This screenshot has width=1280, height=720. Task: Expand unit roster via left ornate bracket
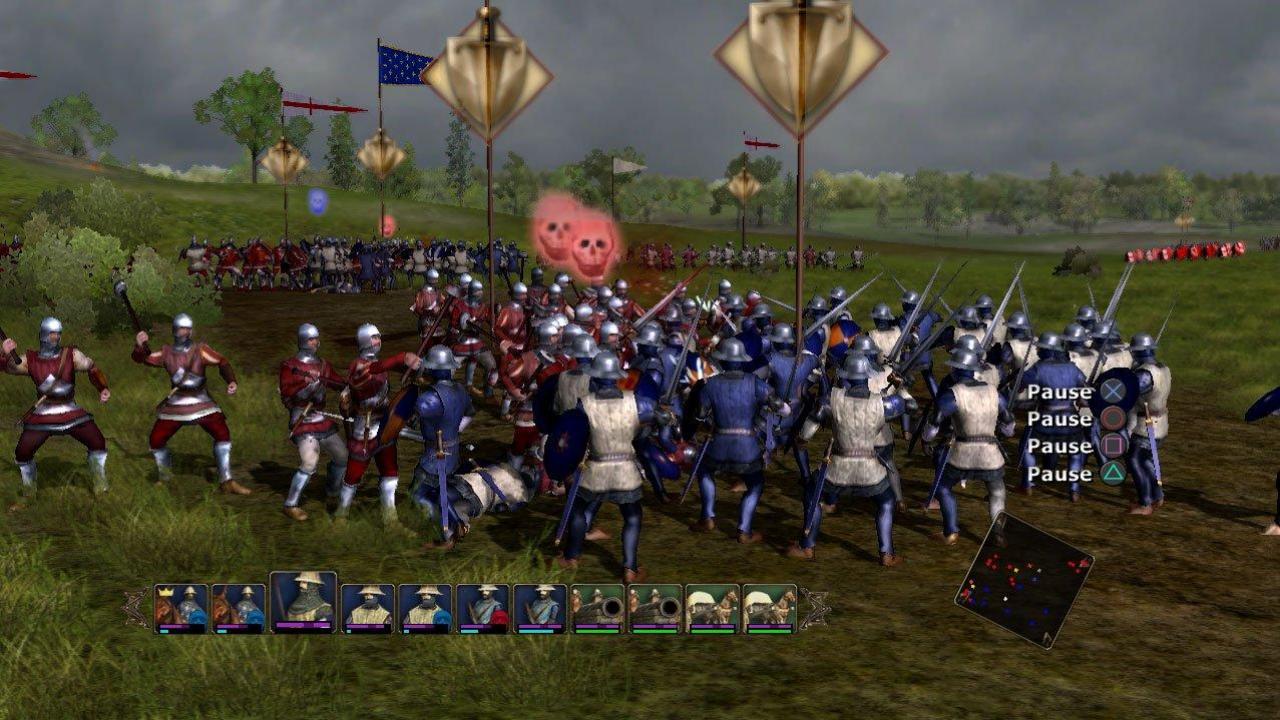coord(137,608)
